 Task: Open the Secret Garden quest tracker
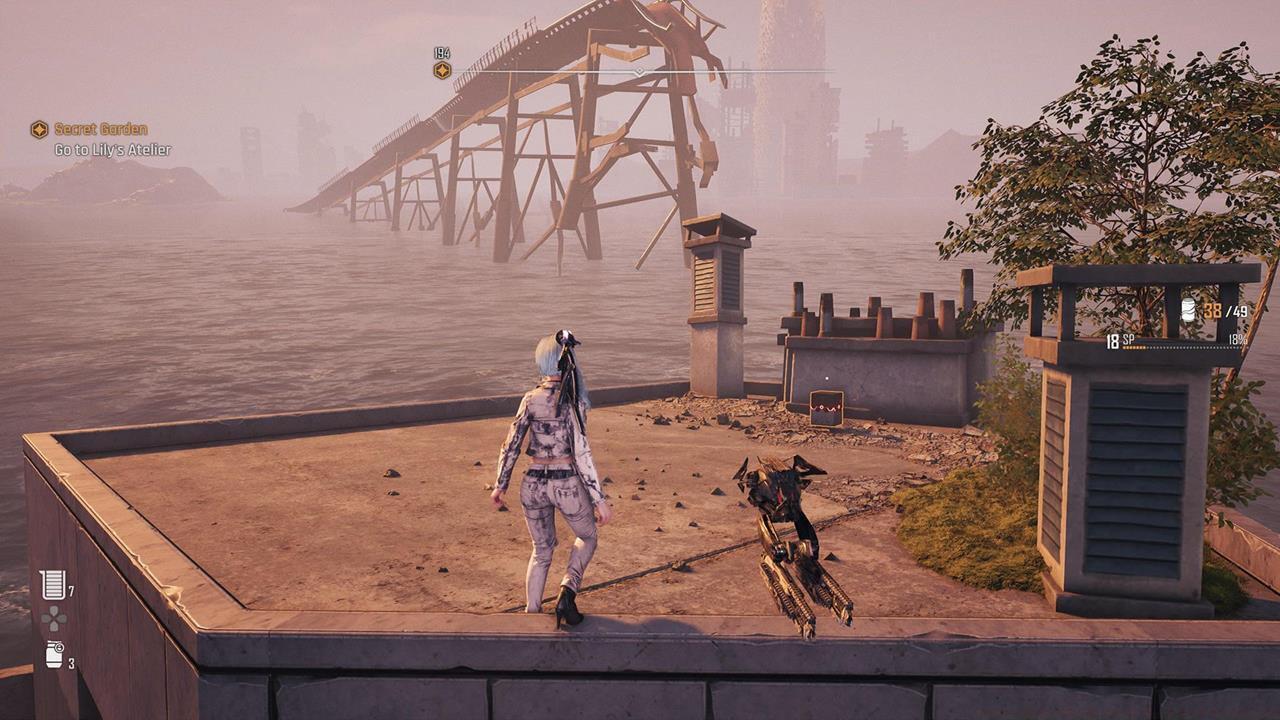pos(100,129)
